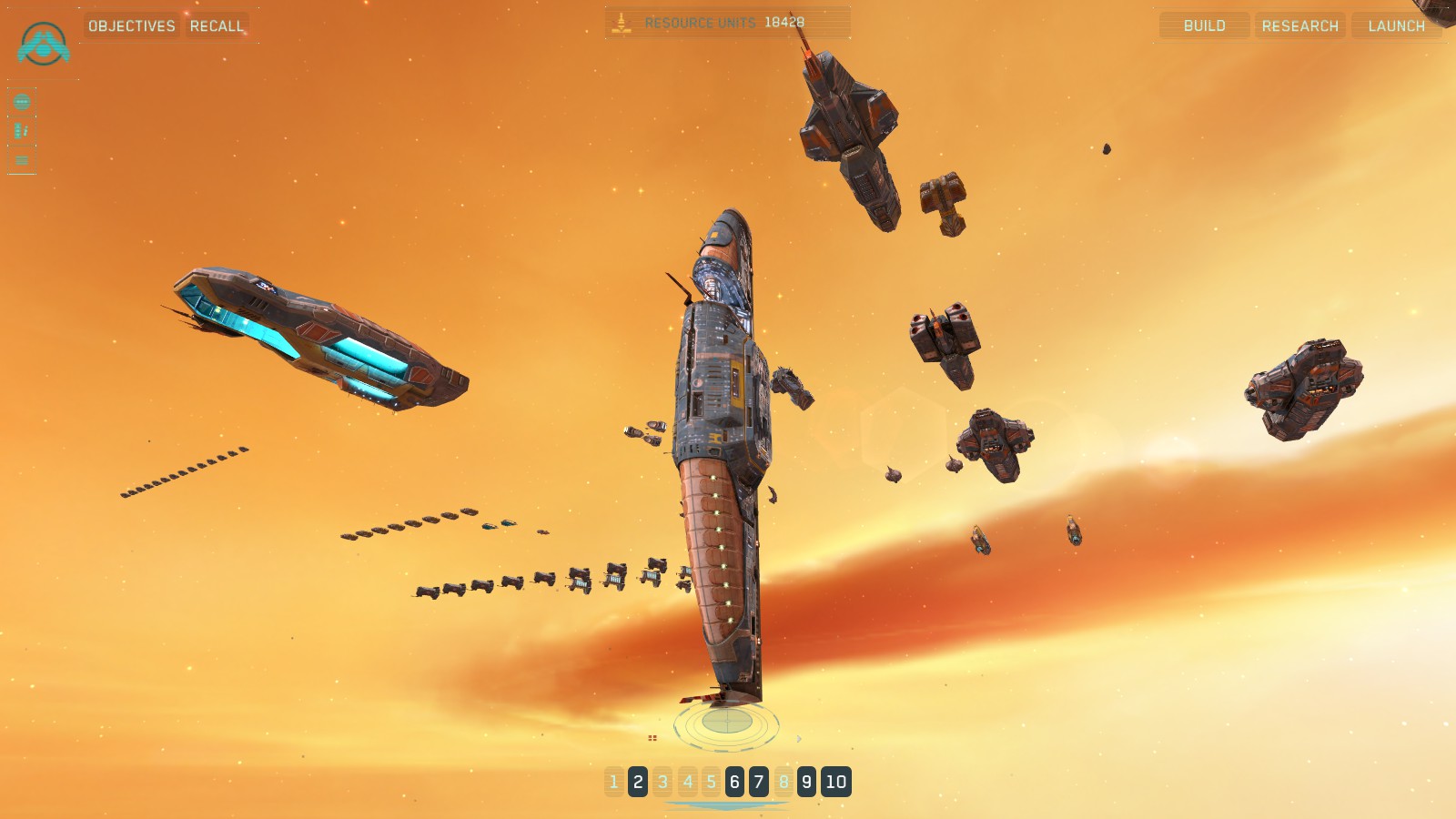Select control group 6
Viewport: 1456px width, 819px height.
[734, 782]
